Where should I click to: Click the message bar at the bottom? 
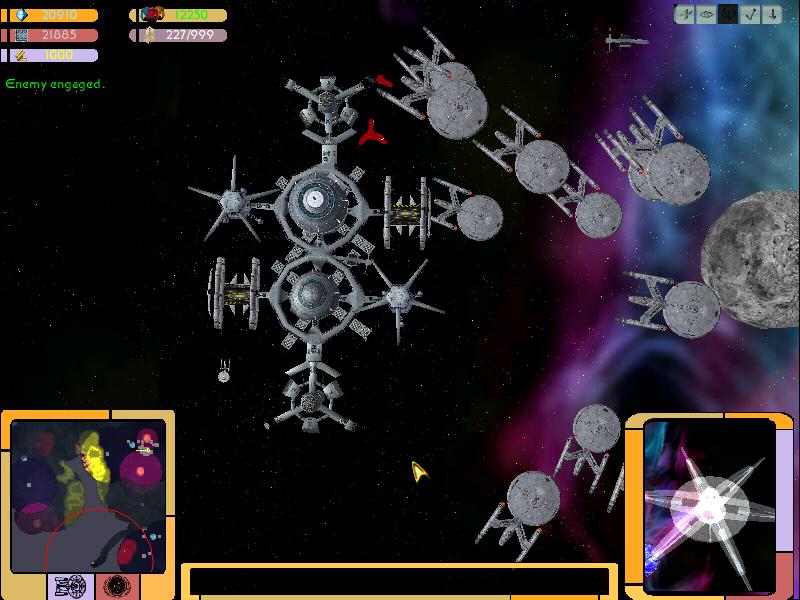click(x=399, y=581)
